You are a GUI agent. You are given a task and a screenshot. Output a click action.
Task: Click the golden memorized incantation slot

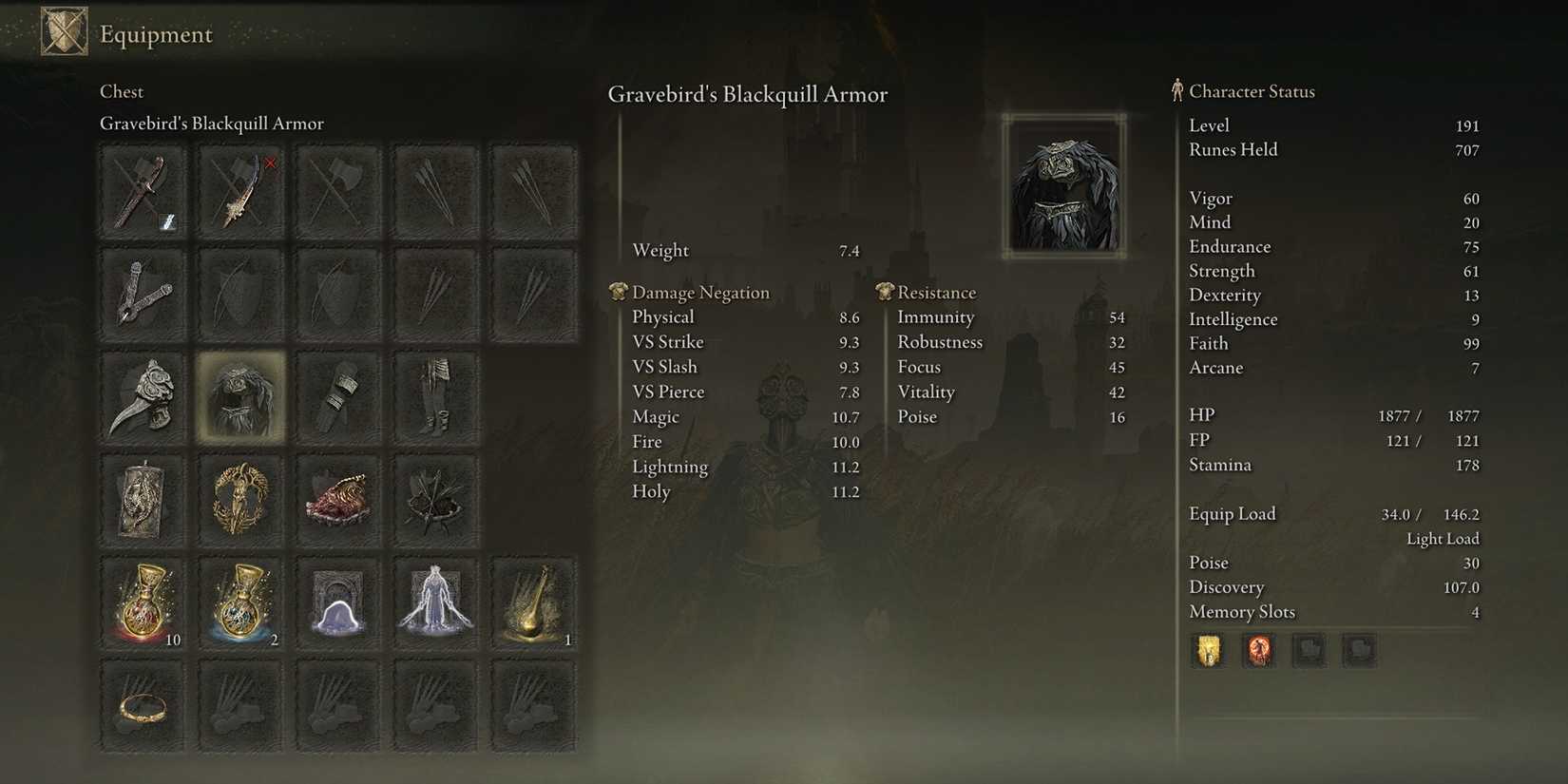tap(1208, 650)
